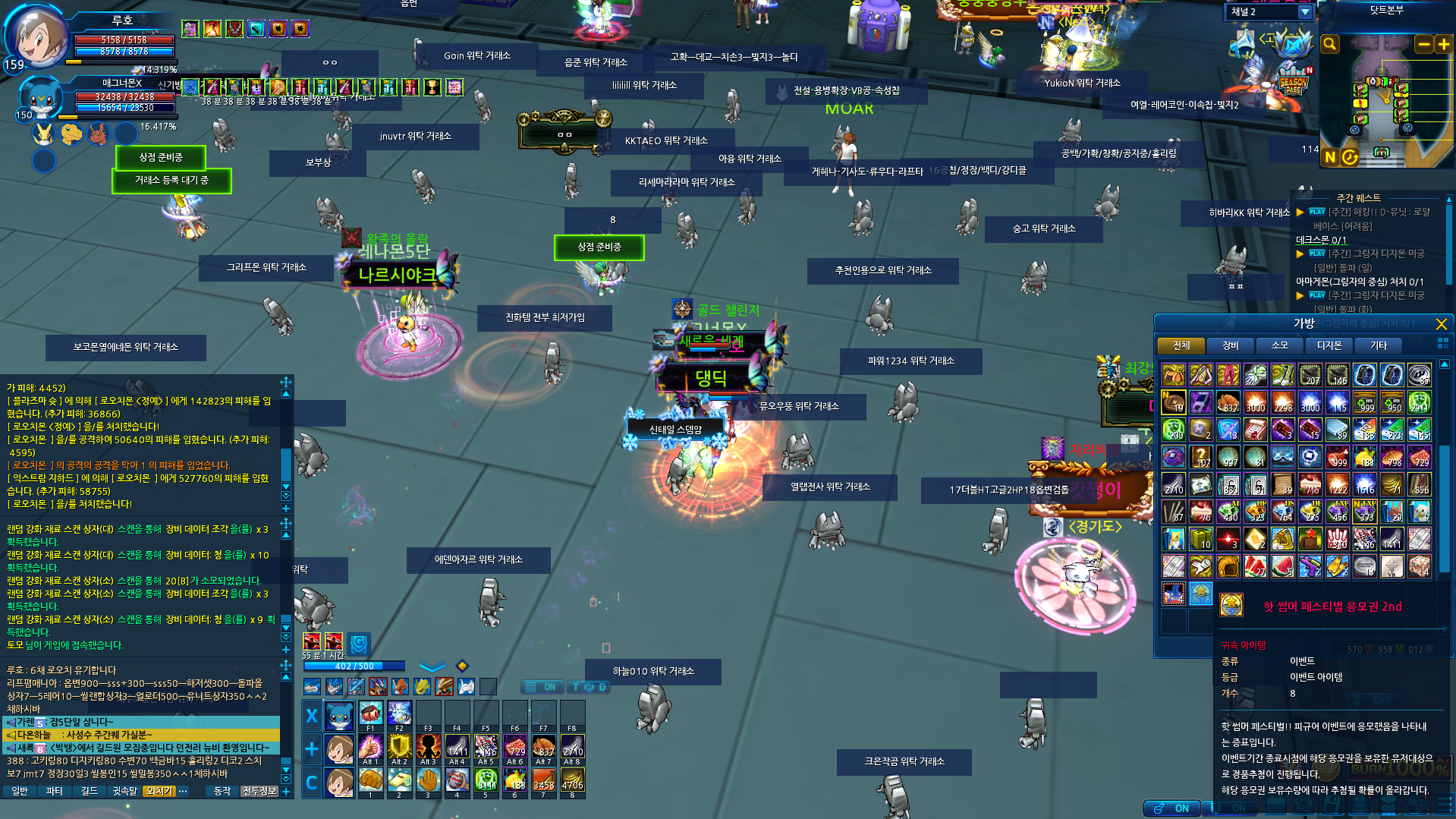The image size is (1456, 819).
Task: Use the golden shield skill in Alt 2
Action: (399, 748)
